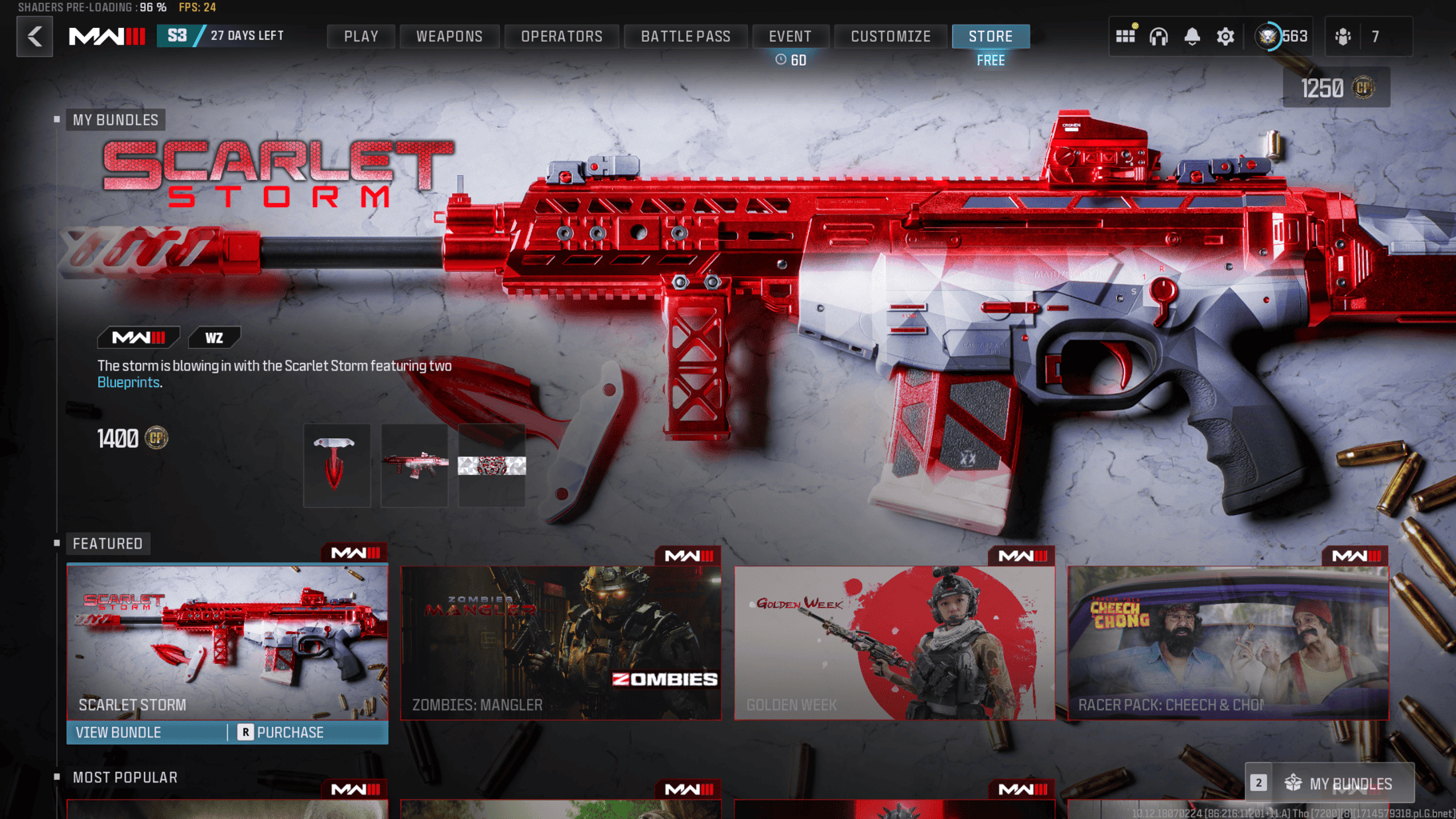The height and width of the screenshot is (819, 1456).
Task: Select the S3 season badge
Action: [178, 35]
